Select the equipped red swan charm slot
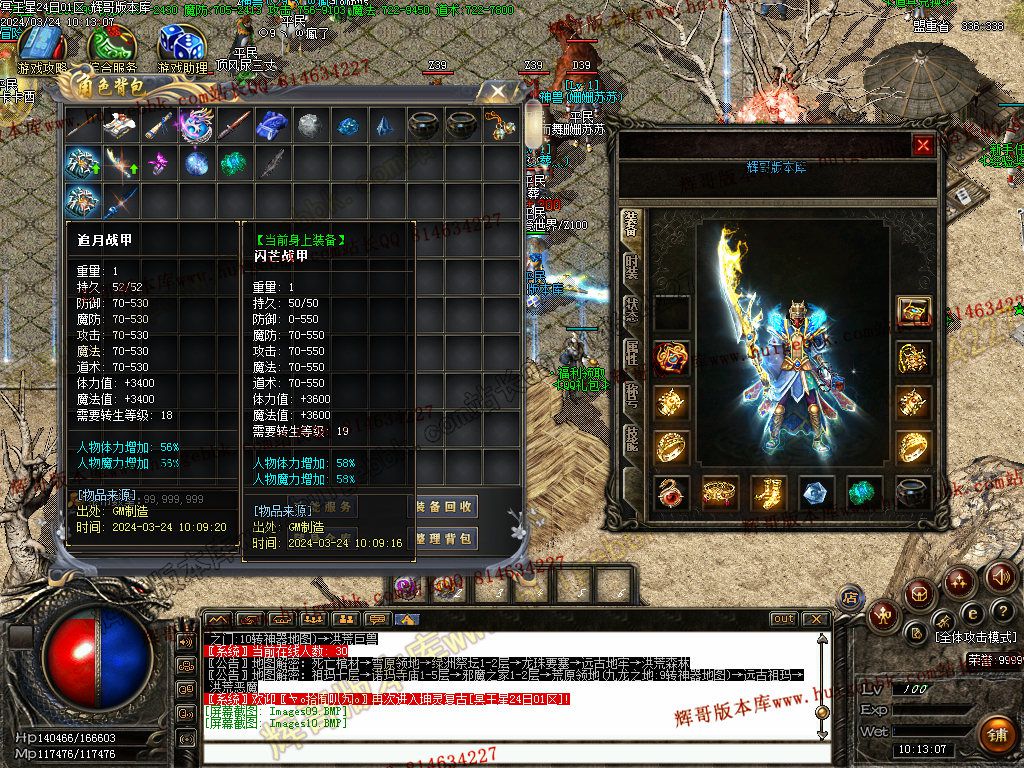This screenshot has height=768, width=1024. click(x=672, y=492)
